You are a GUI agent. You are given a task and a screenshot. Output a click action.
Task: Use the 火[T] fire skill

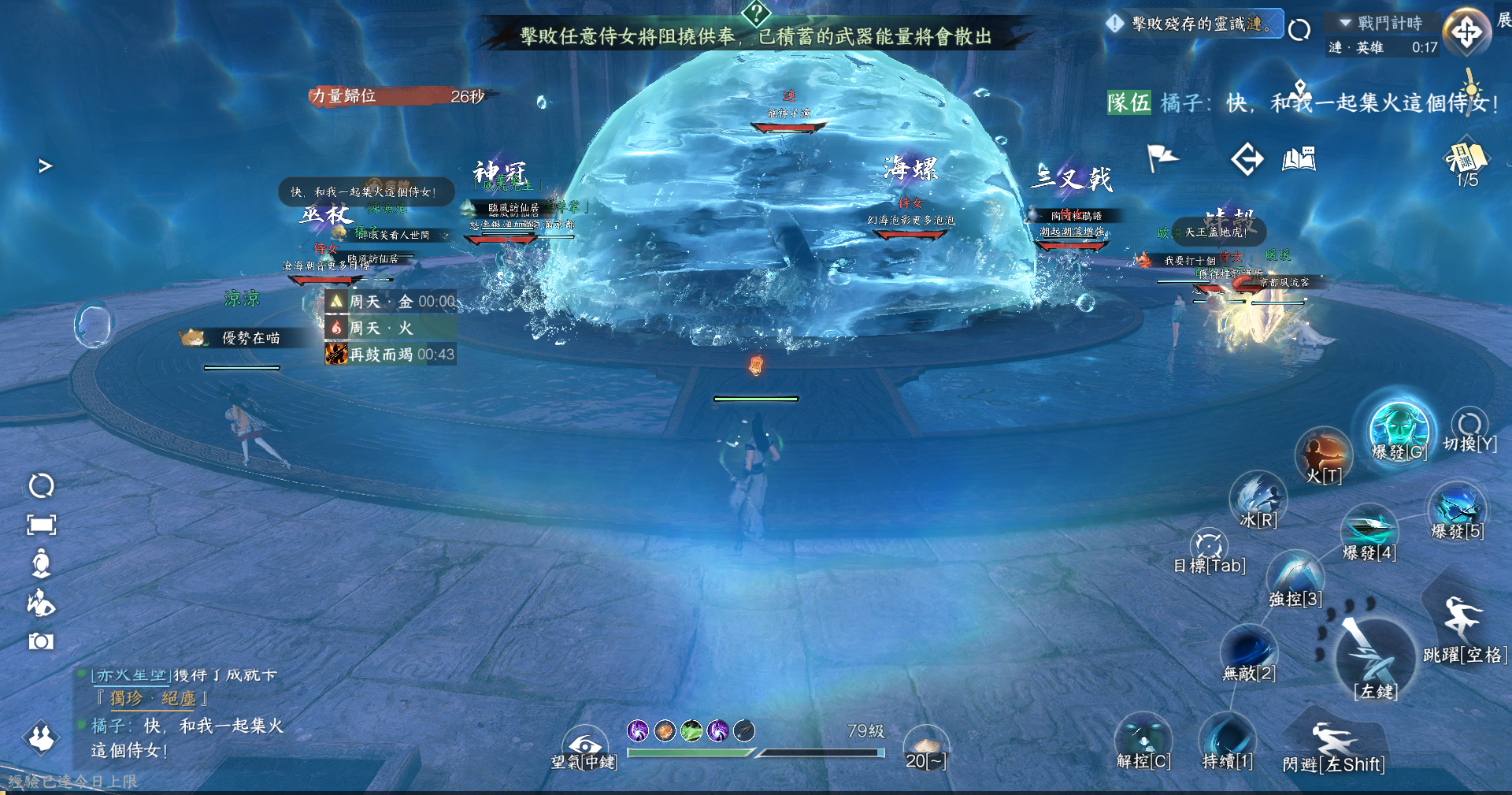(x=1323, y=455)
